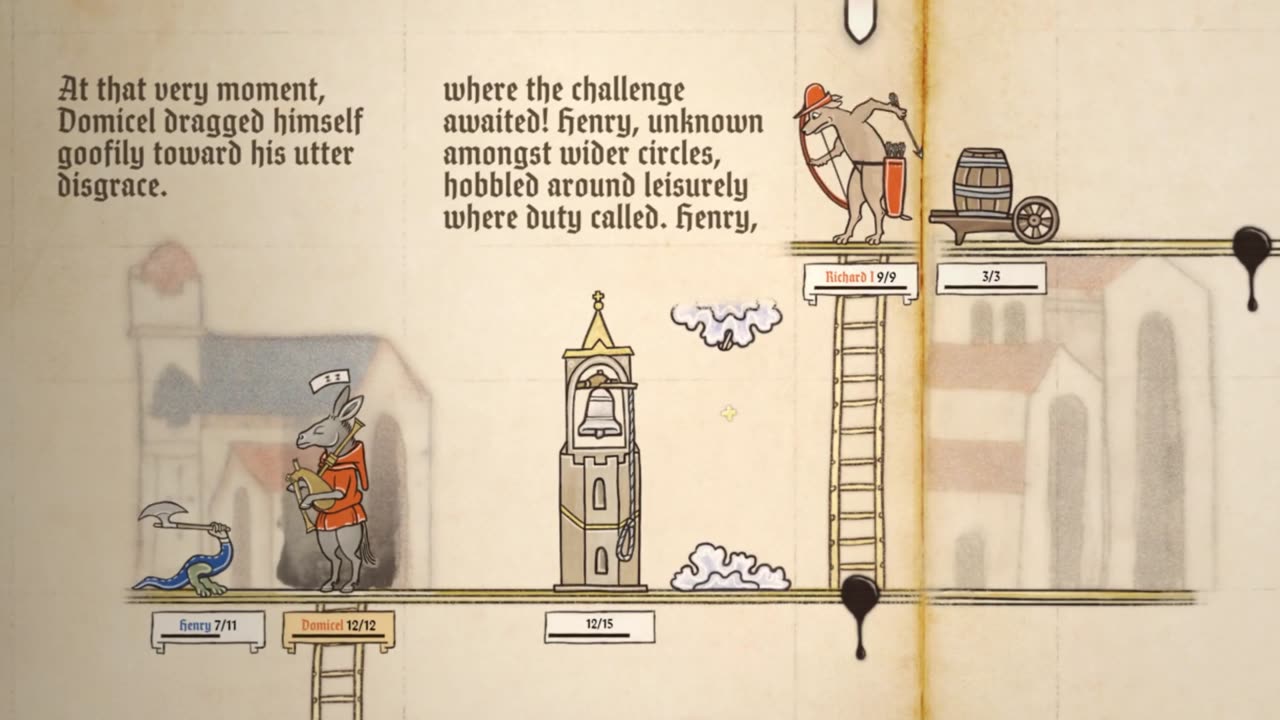Image resolution: width=1280 pixels, height=720 pixels.
Task: Select Domicel's unit nameplate
Action: (339, 629)
